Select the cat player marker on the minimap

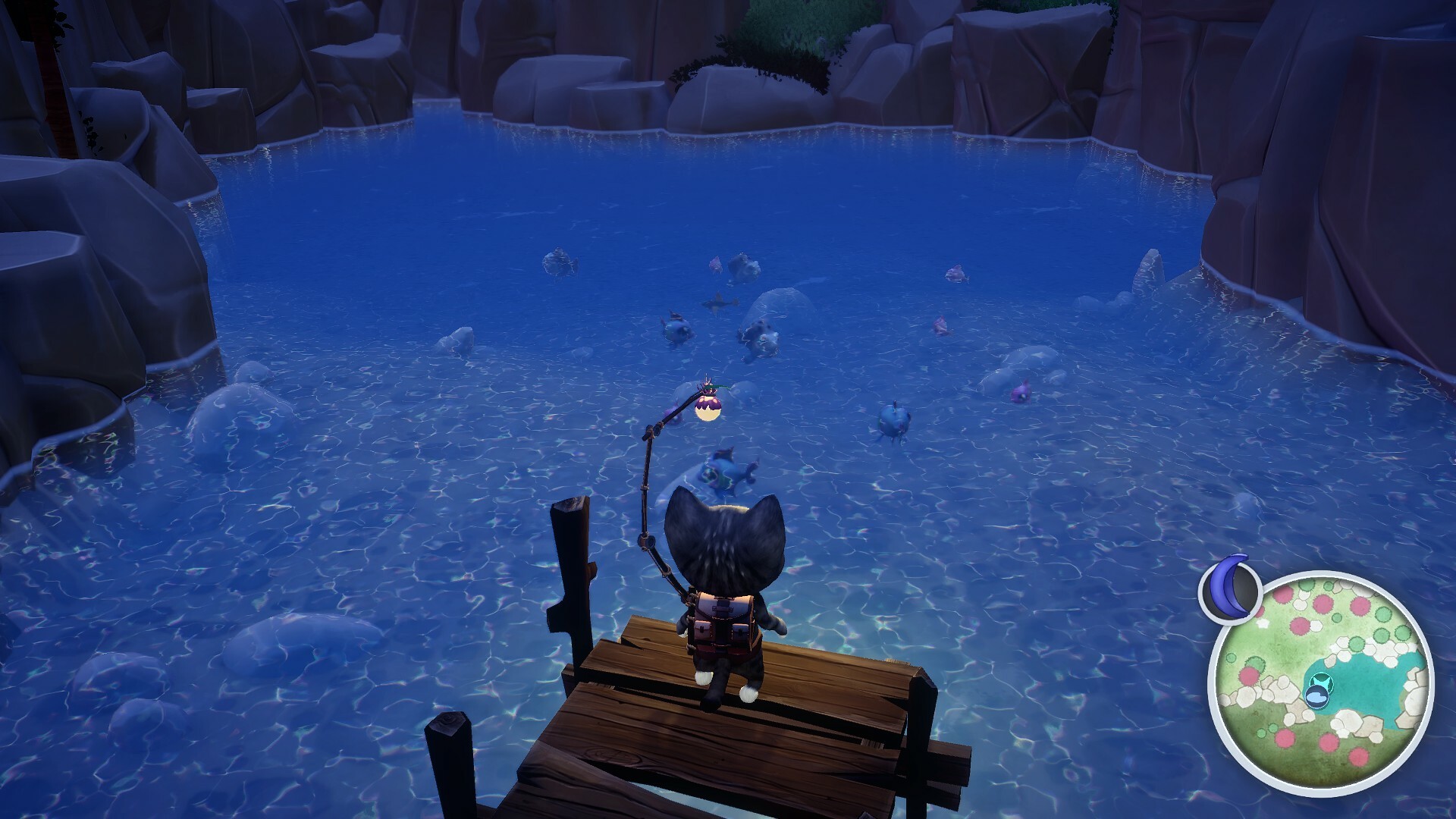tap(1321, 682)
